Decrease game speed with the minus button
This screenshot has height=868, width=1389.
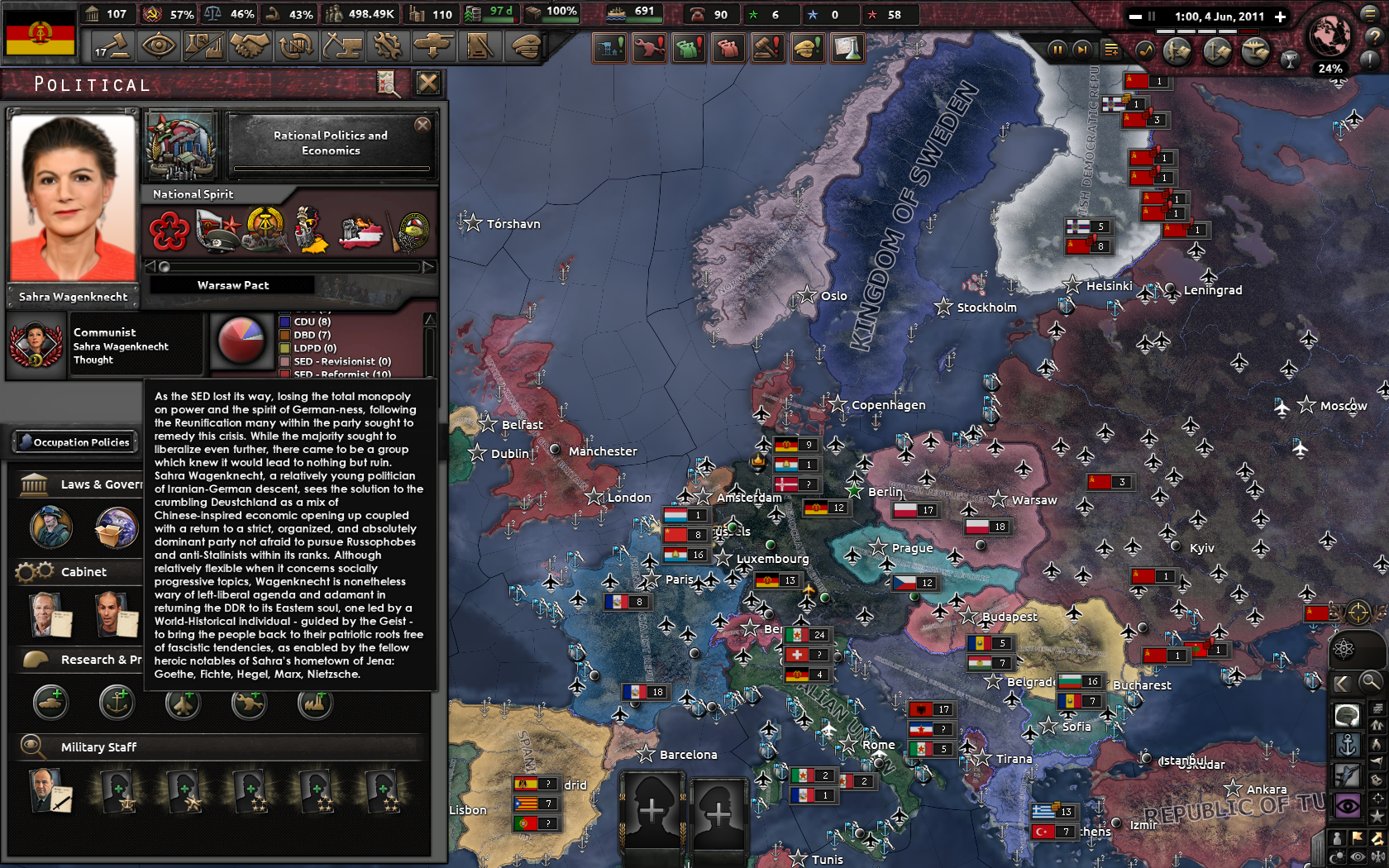coord(1135,17)
